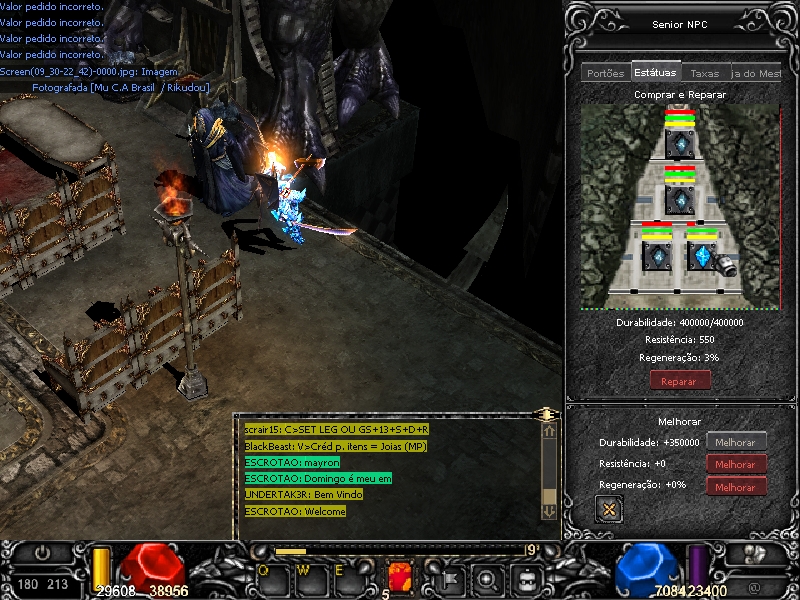Upgrade Regeneração with its Melhorar button

click(736, 487)
